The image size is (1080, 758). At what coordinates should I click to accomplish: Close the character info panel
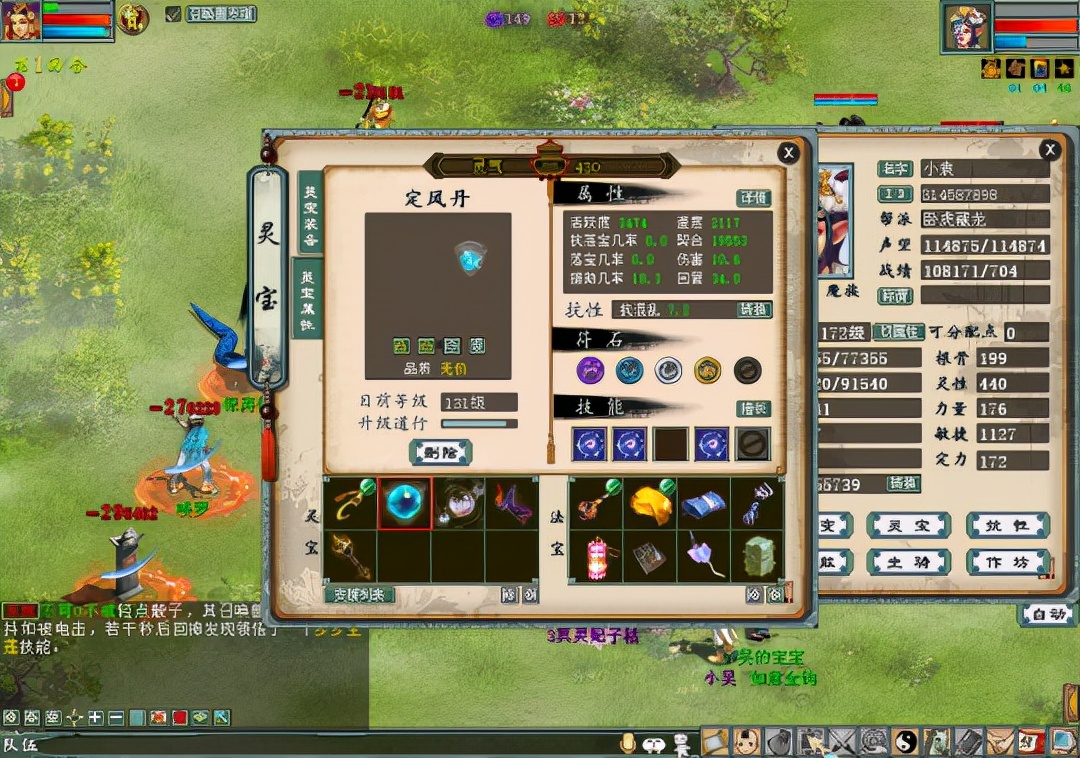pos(1049,150)
